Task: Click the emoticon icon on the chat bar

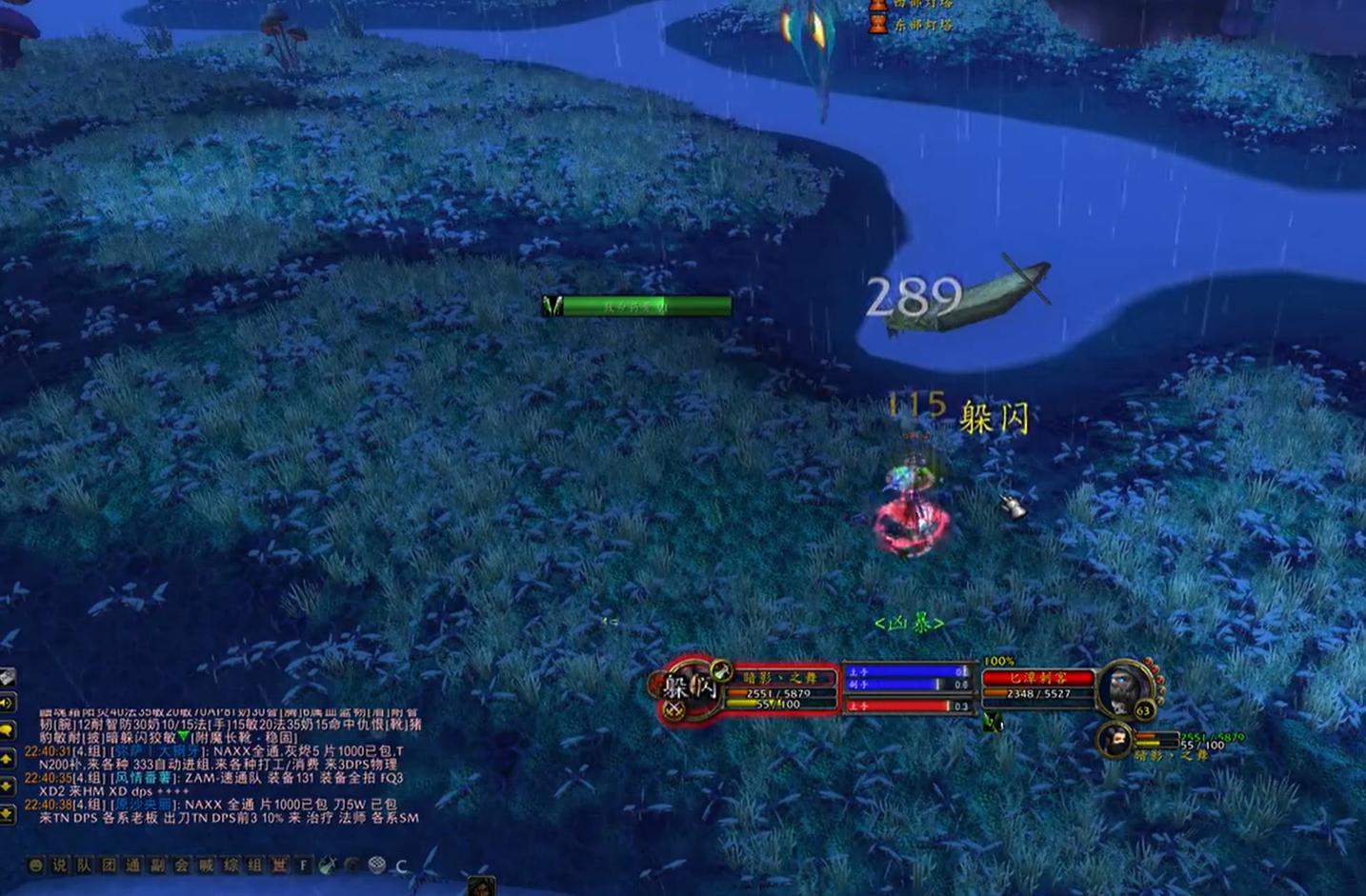Action: pyautogui.click(x=36, y=865)
